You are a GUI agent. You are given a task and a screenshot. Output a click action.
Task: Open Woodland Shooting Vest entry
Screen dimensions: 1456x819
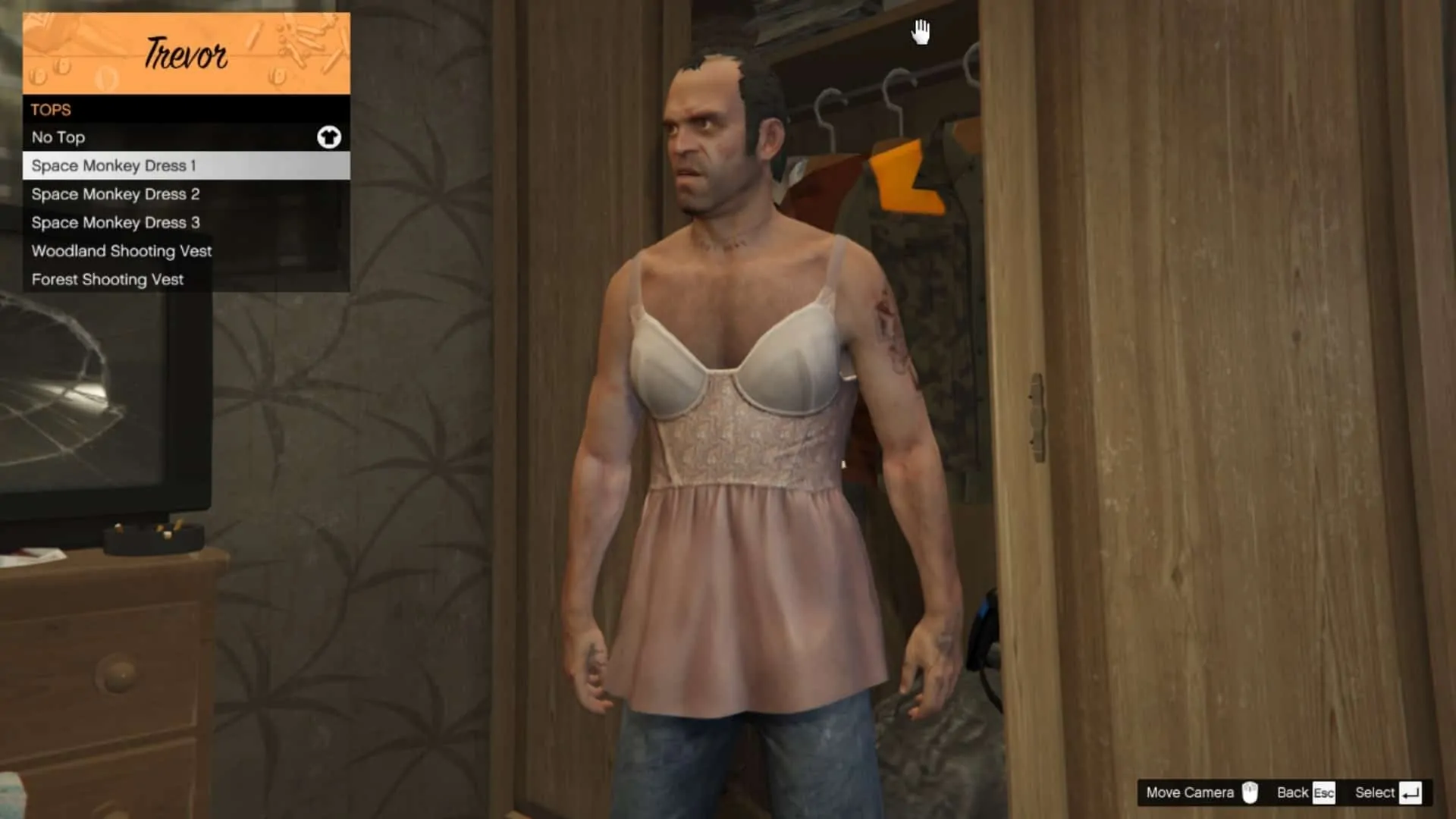tap(121, 251)
